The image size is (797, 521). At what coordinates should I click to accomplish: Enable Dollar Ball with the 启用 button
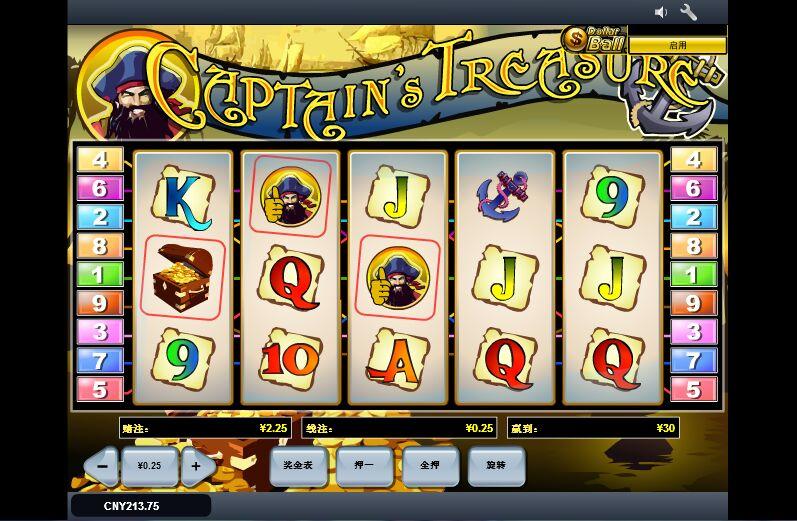click(x=677, y=45)
